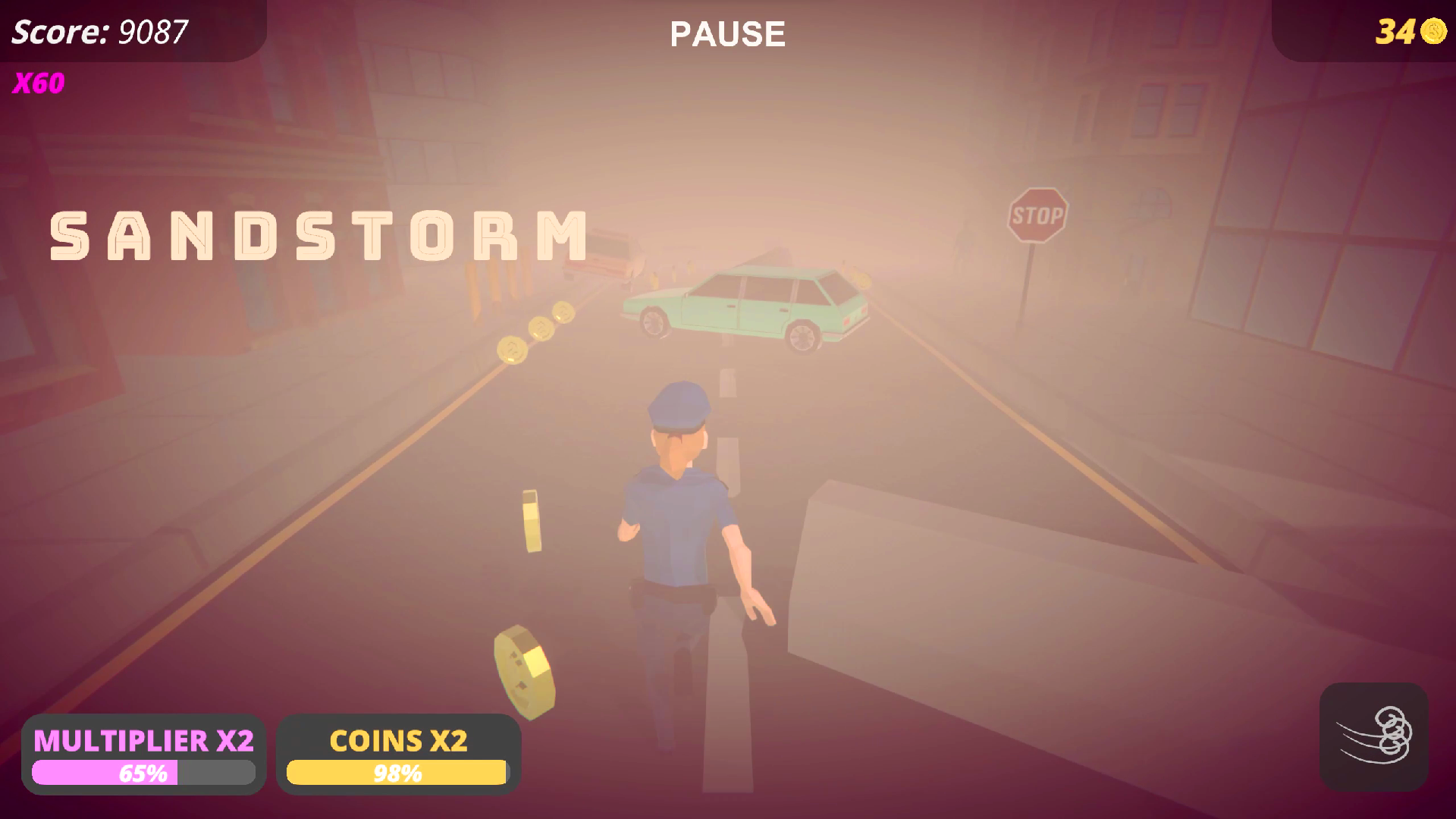1456x819 pixels.
Task: Click the yellow 98% coins progress bar
Action: (x=397, y=774)
